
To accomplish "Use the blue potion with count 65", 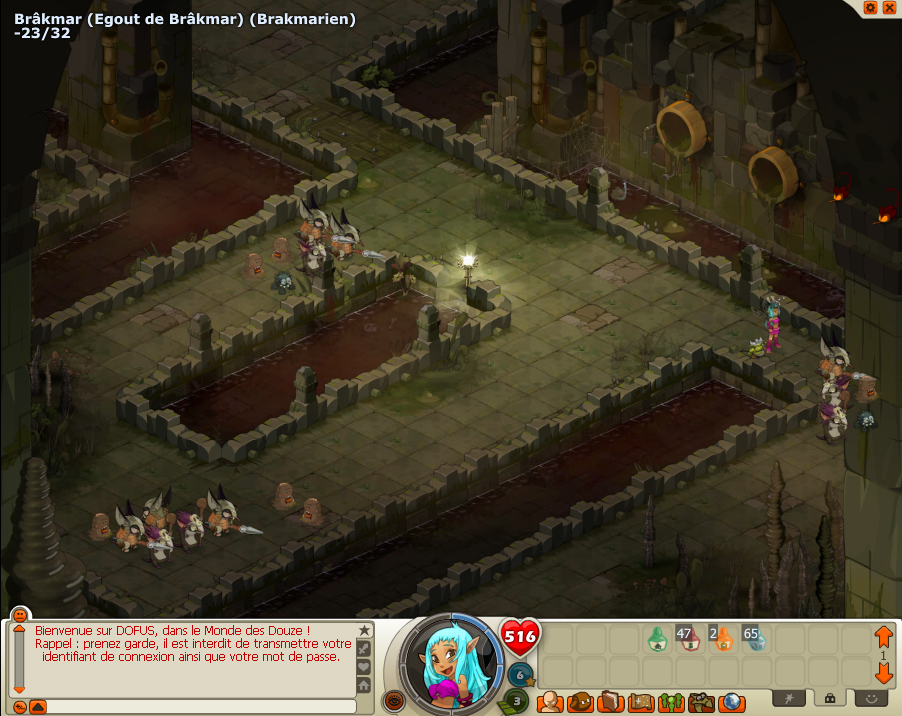I will 755,638.
